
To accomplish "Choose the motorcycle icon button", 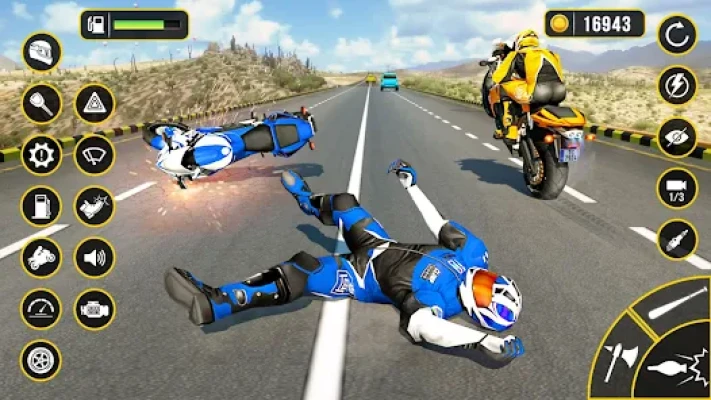I will [41, 258].
